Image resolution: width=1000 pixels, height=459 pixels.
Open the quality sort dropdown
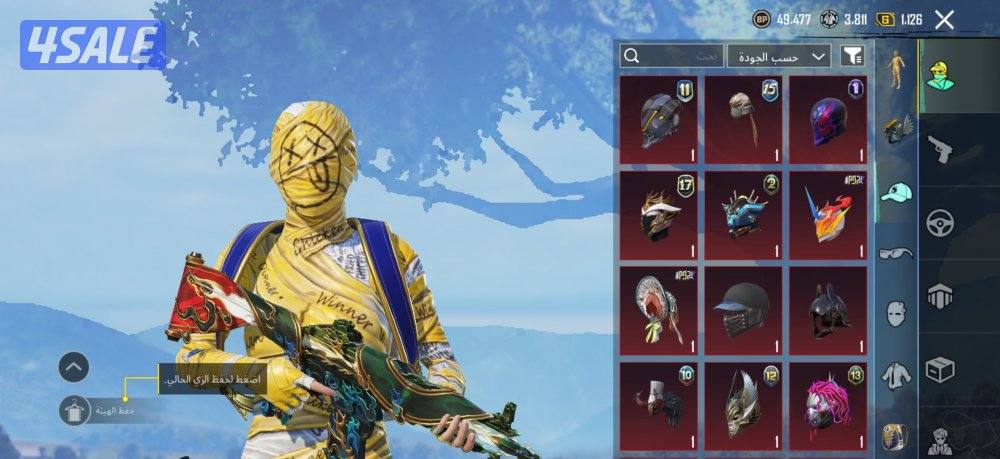click(x=779, y=56)
